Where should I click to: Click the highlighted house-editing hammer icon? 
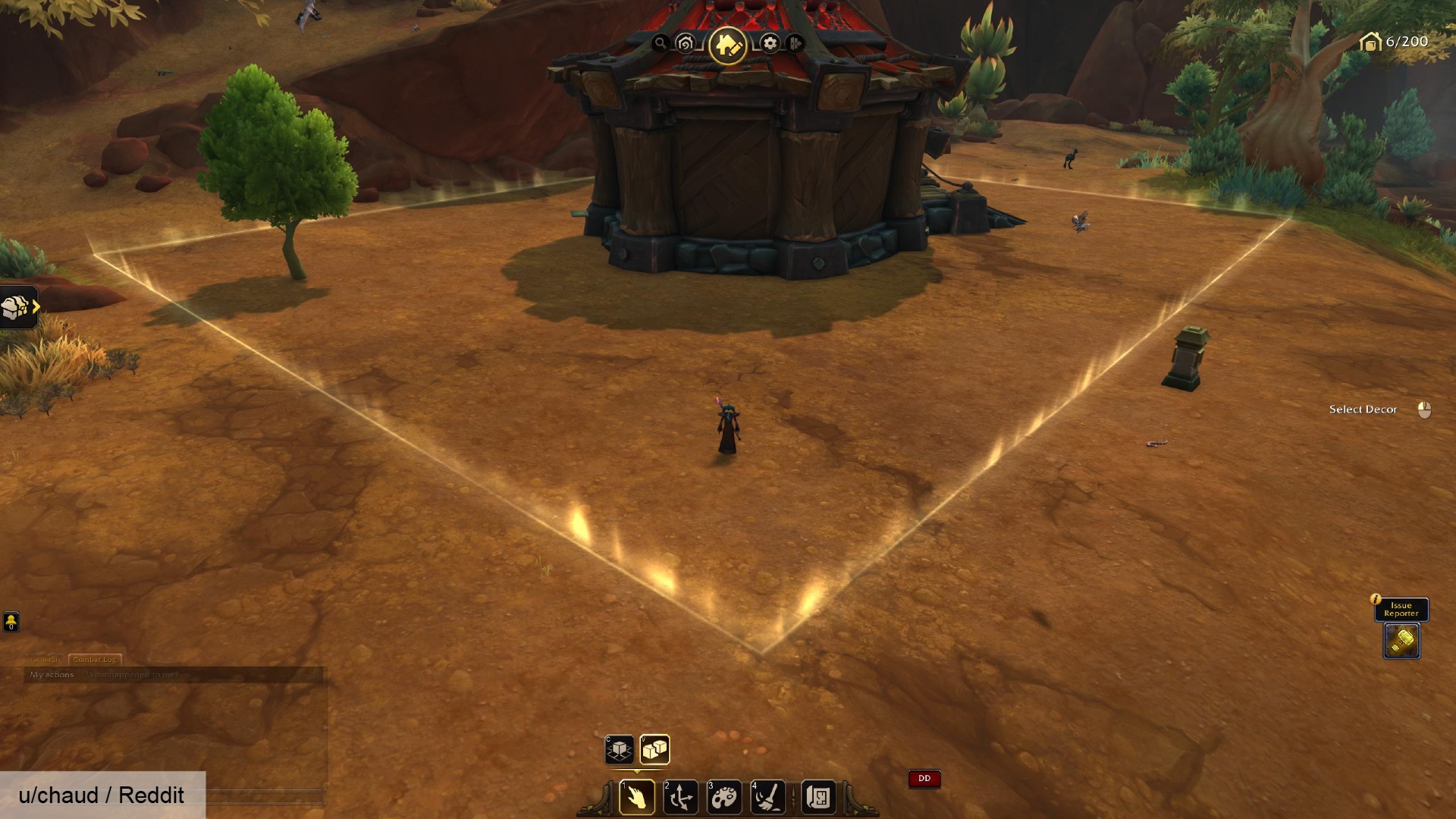tap(726, 42)
